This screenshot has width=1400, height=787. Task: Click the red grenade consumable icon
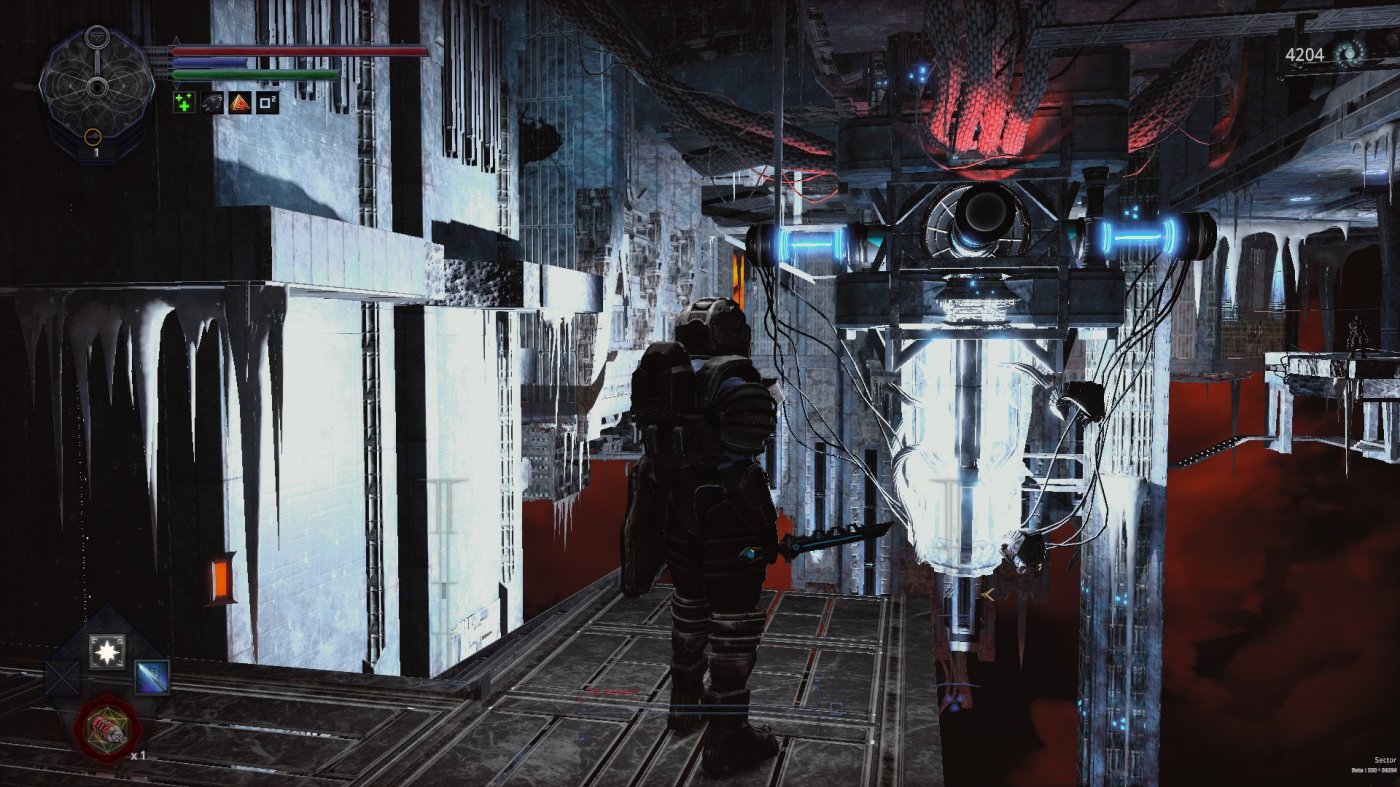tap(107, 730)
